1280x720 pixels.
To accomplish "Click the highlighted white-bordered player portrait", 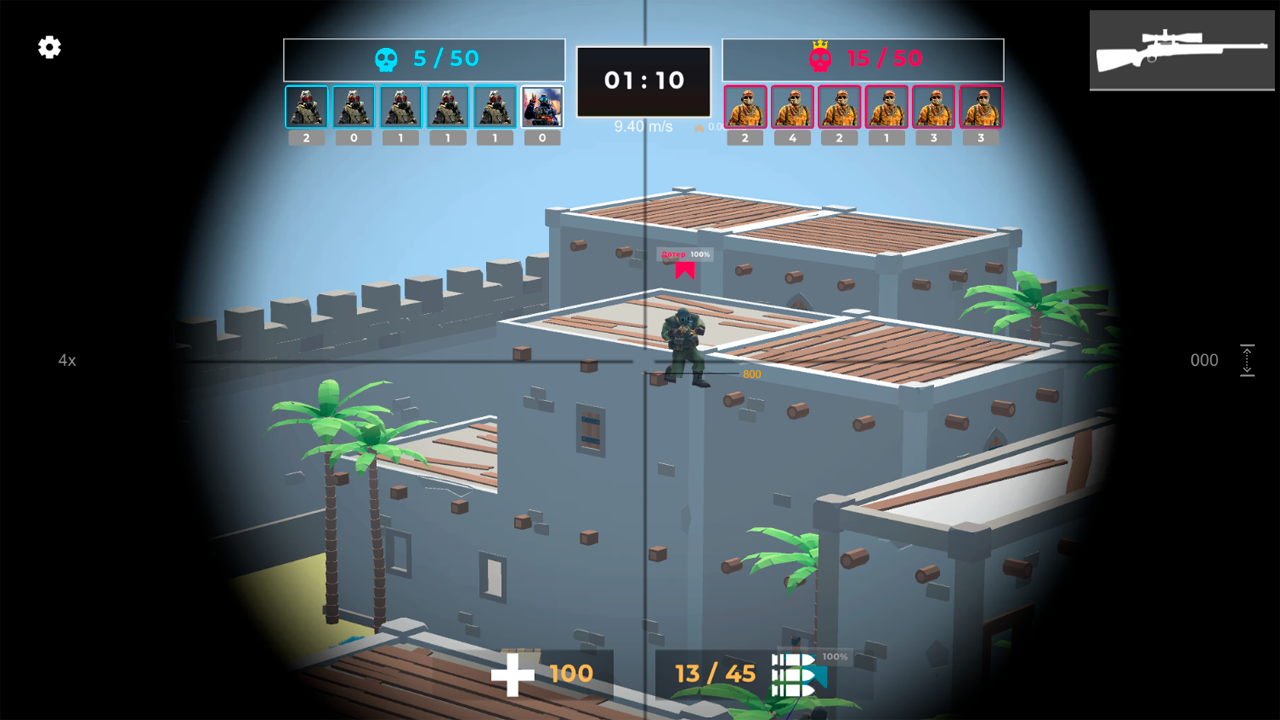I will point(540,105).
